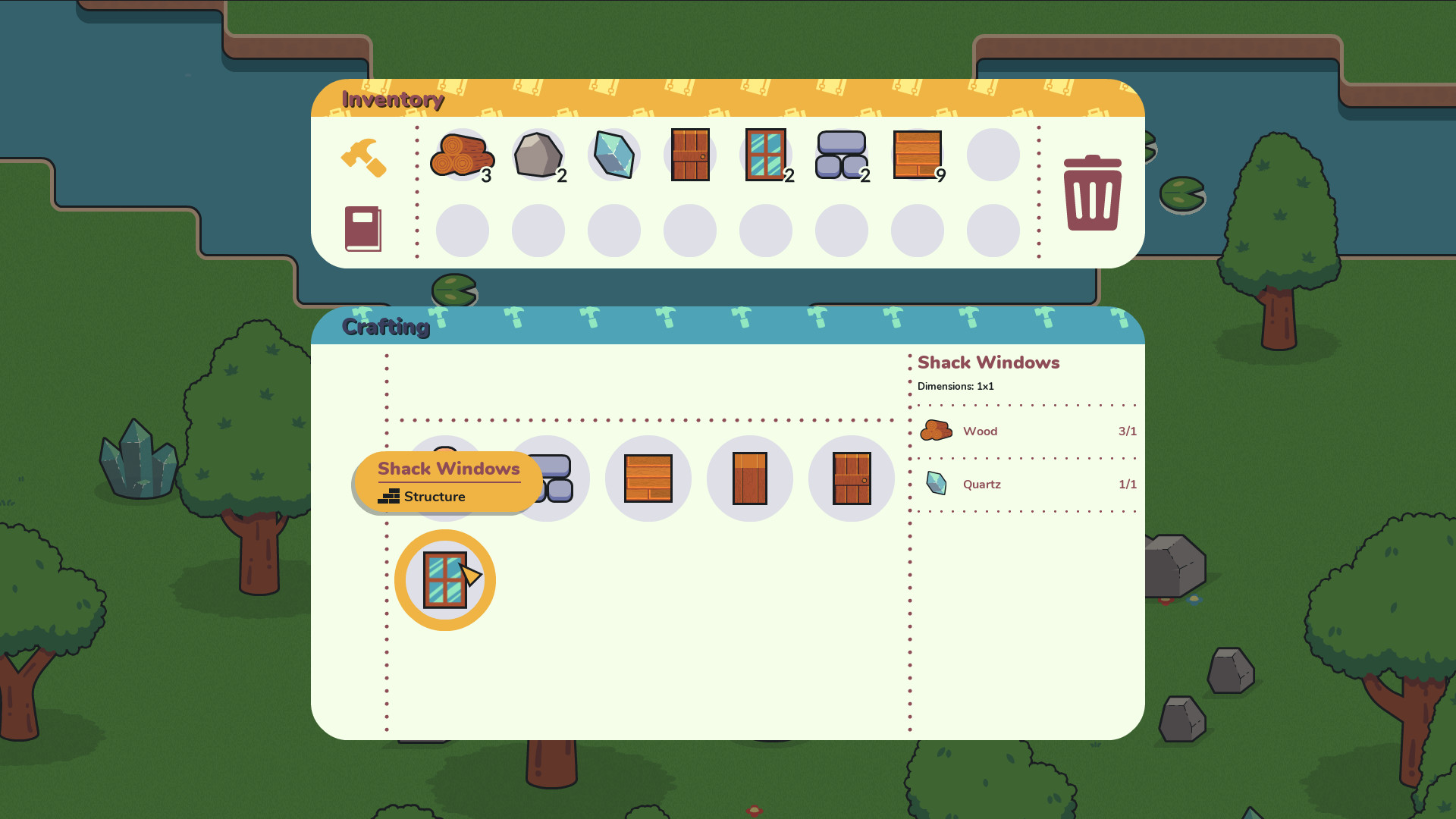The image size is (1456, 819).
Task: Click the empty second-row inventory slot
Action: pos(463,230)
